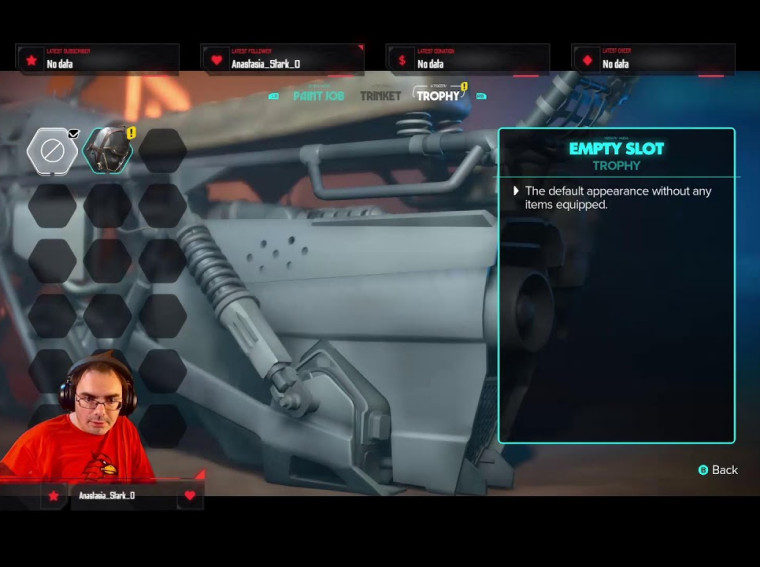Select the Trophy tab
760x567 pixels.
[438, 96]
